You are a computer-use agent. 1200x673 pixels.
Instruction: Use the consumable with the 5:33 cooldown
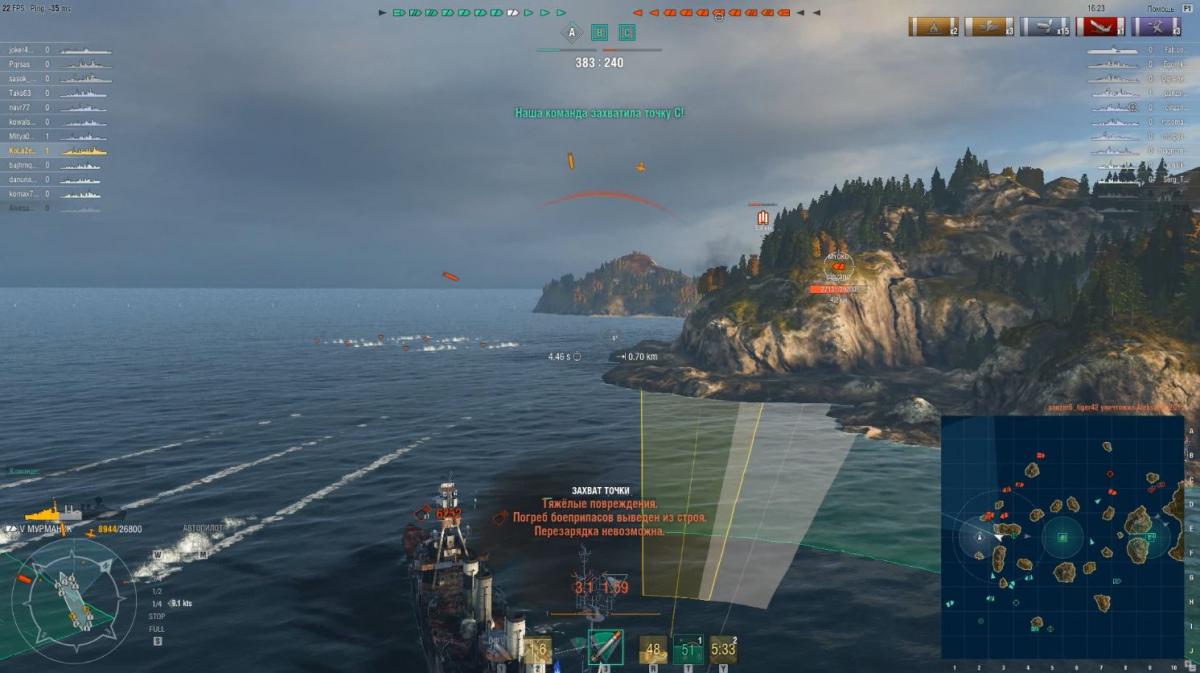point(723,650)
